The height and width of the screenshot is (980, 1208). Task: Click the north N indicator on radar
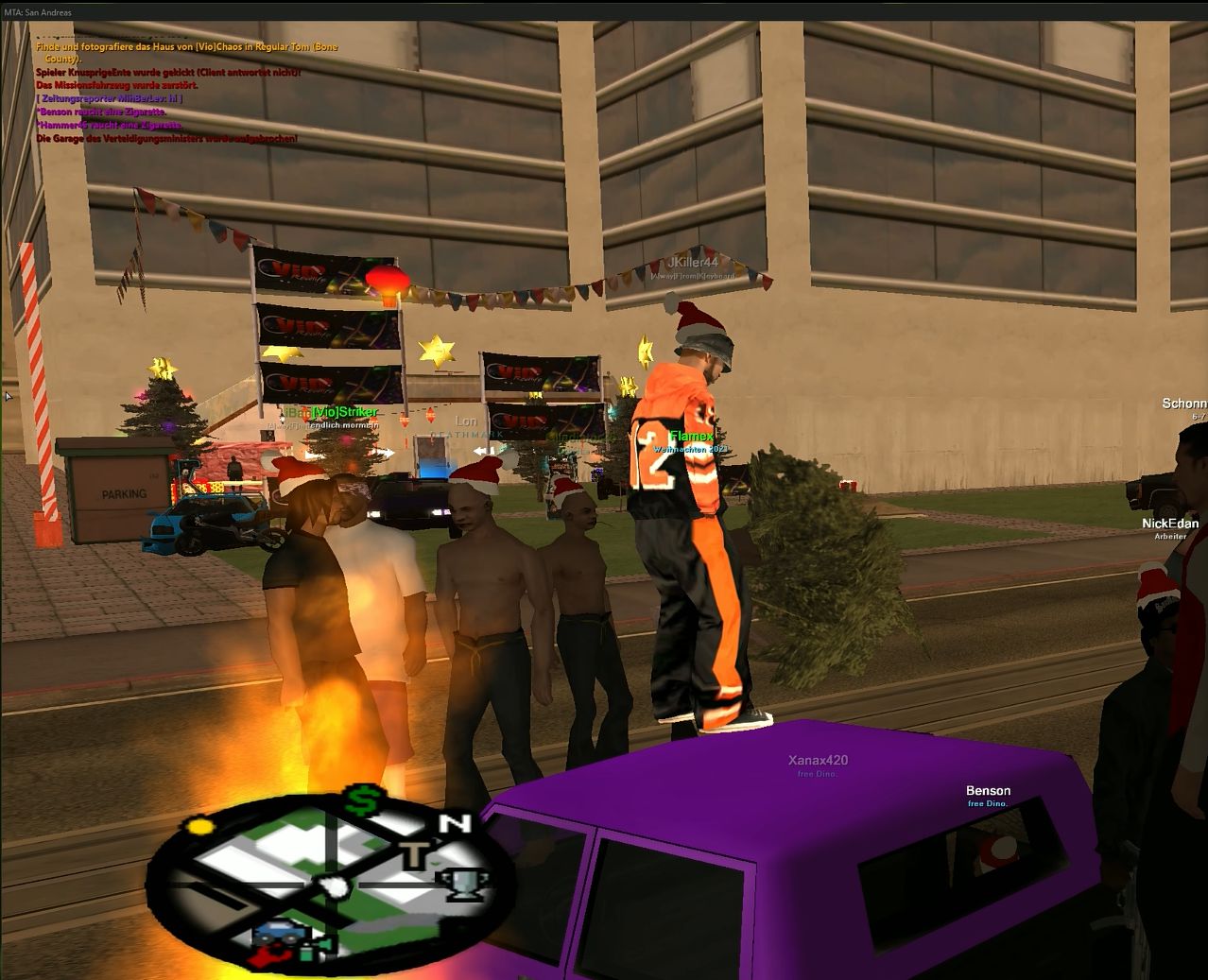pos(457,823)
